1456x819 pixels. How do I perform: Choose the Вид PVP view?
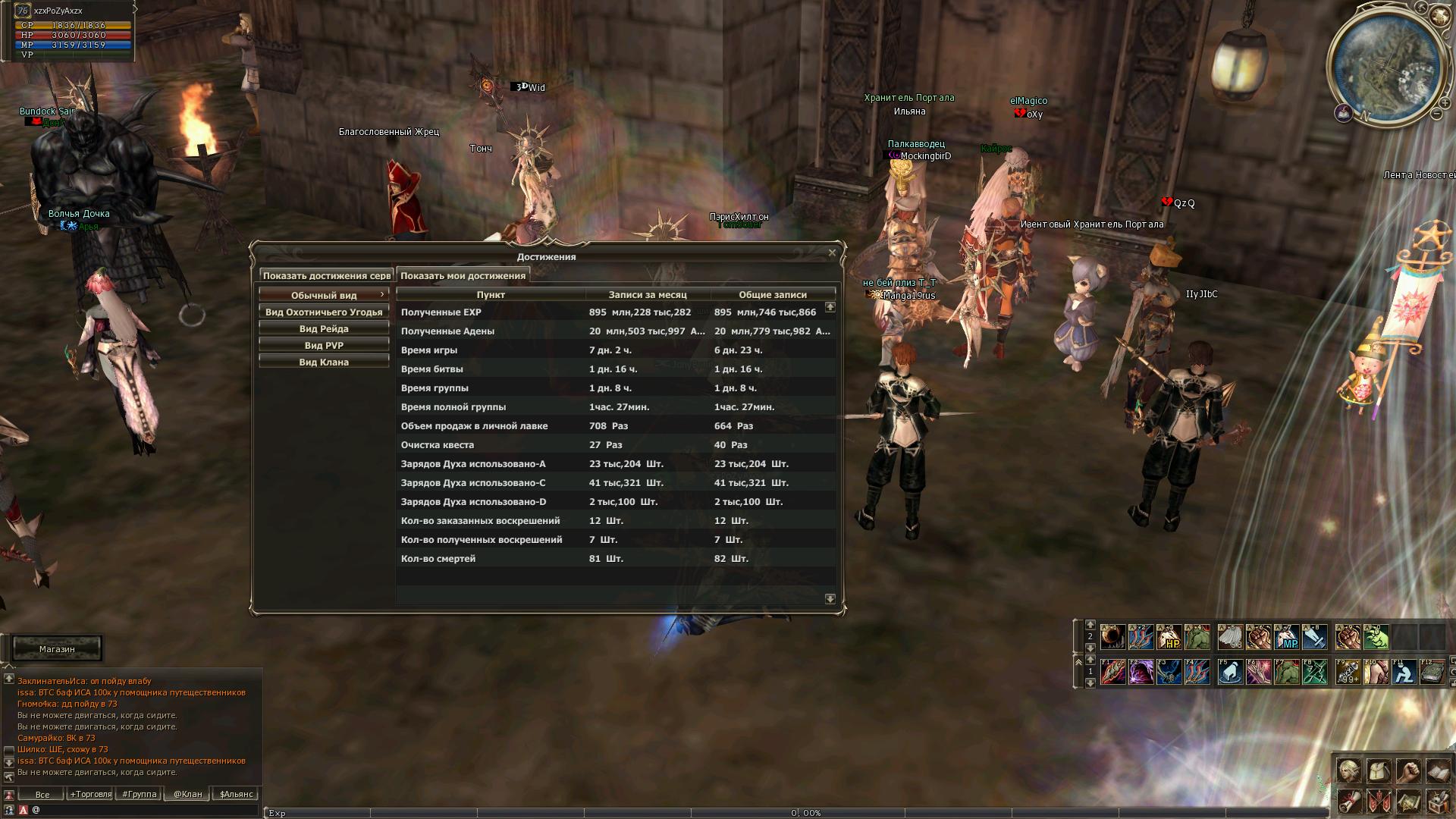(x=324, y=346)
